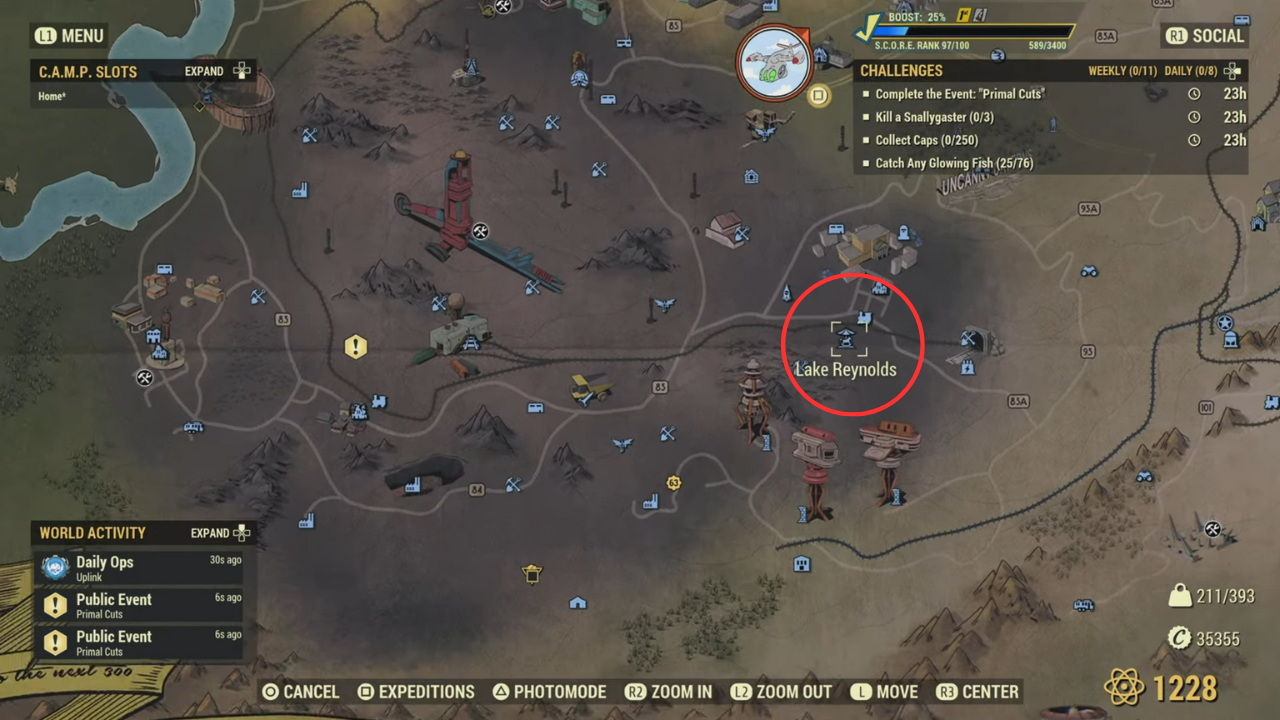Expand the CHALLENGES weekly and daily list
1280x720 pixels.
[1233, 70]
